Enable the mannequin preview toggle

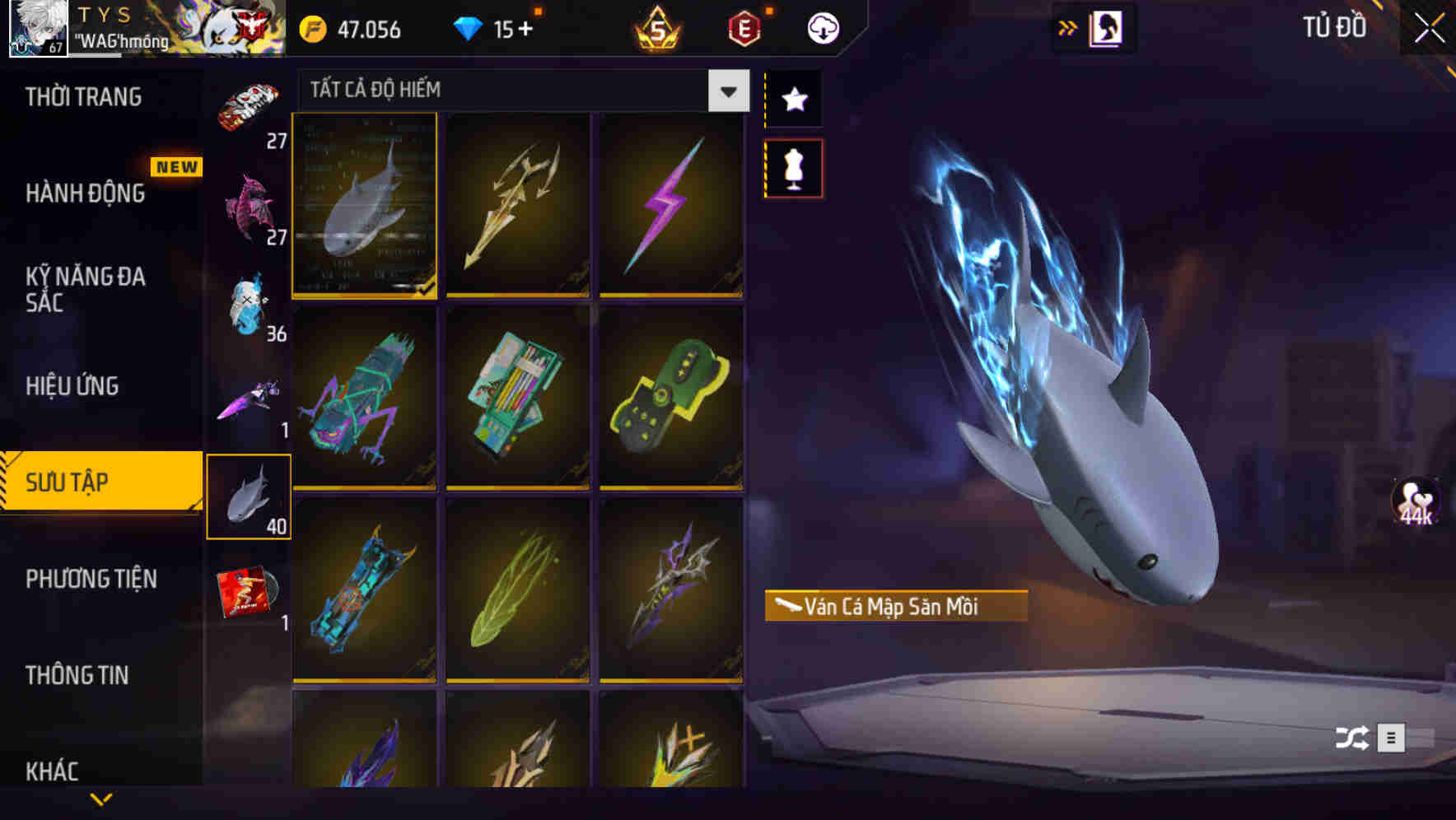tap(793, 167)
